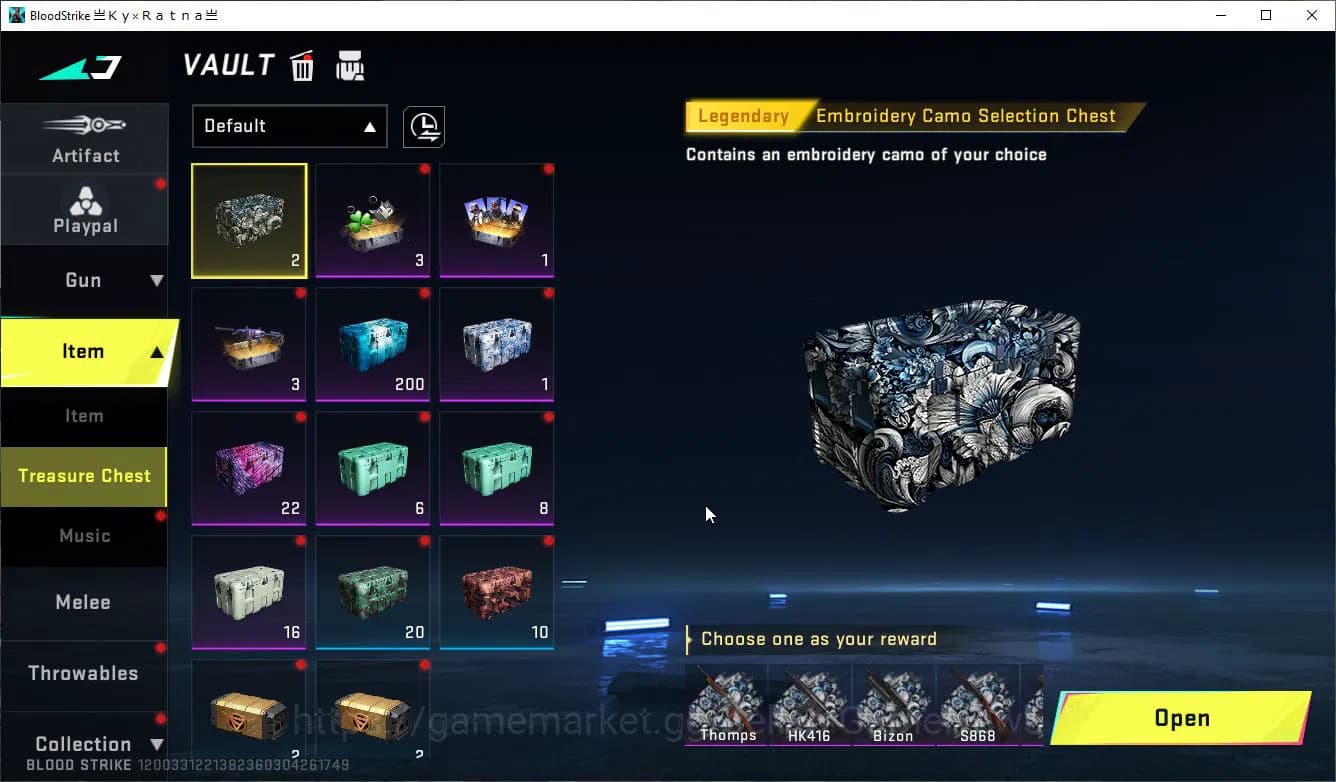Open the Default sort dropdown

point(289,126)
